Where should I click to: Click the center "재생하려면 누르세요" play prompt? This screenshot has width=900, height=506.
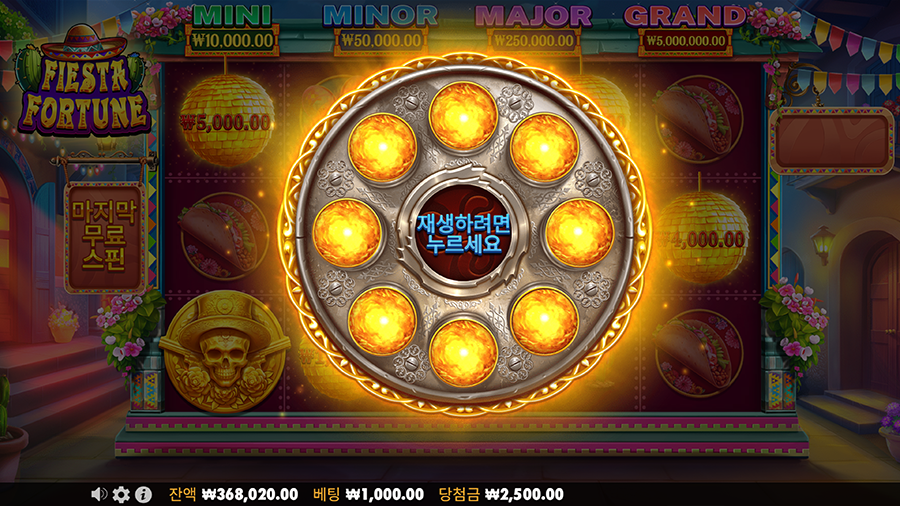click(x=463, y=232)
